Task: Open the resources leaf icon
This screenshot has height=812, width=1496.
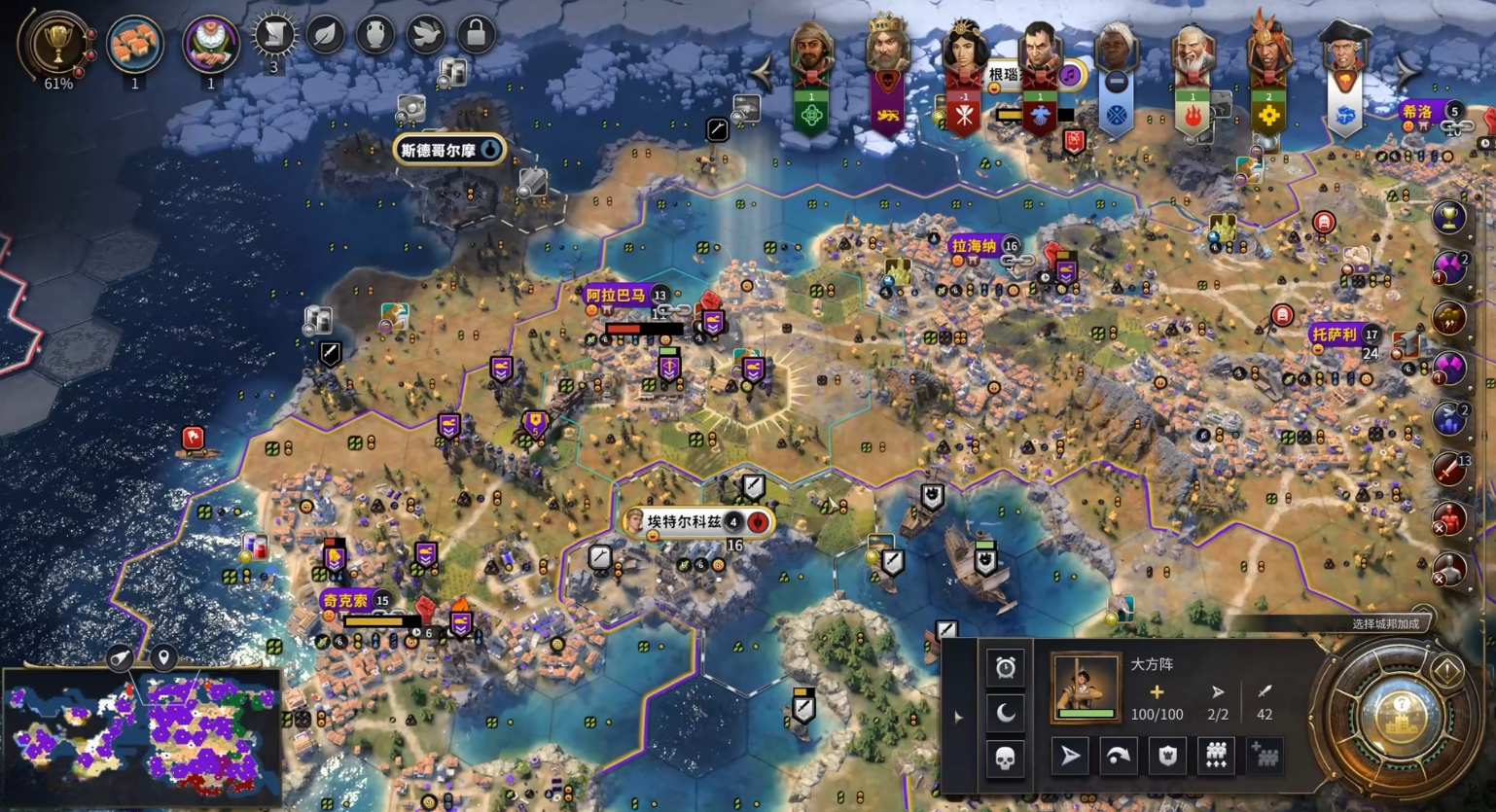Action: [x=325, y=35]
